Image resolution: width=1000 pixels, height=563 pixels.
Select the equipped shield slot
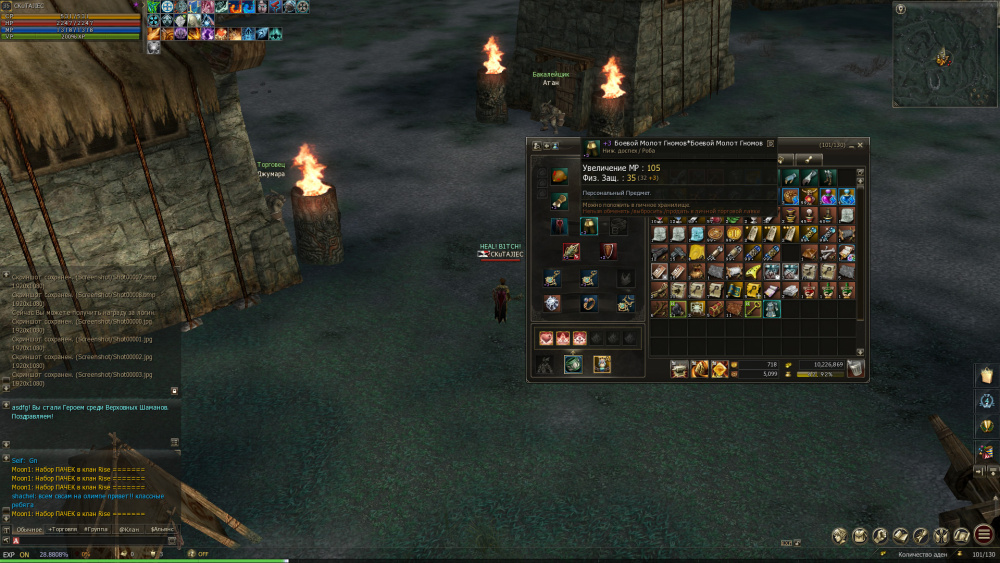(x=609, y=251)
